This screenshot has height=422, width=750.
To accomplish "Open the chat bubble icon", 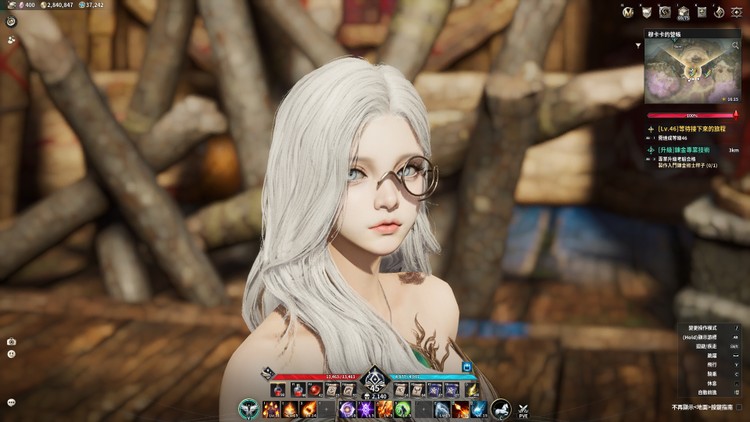I will click(x=10, y=402).
